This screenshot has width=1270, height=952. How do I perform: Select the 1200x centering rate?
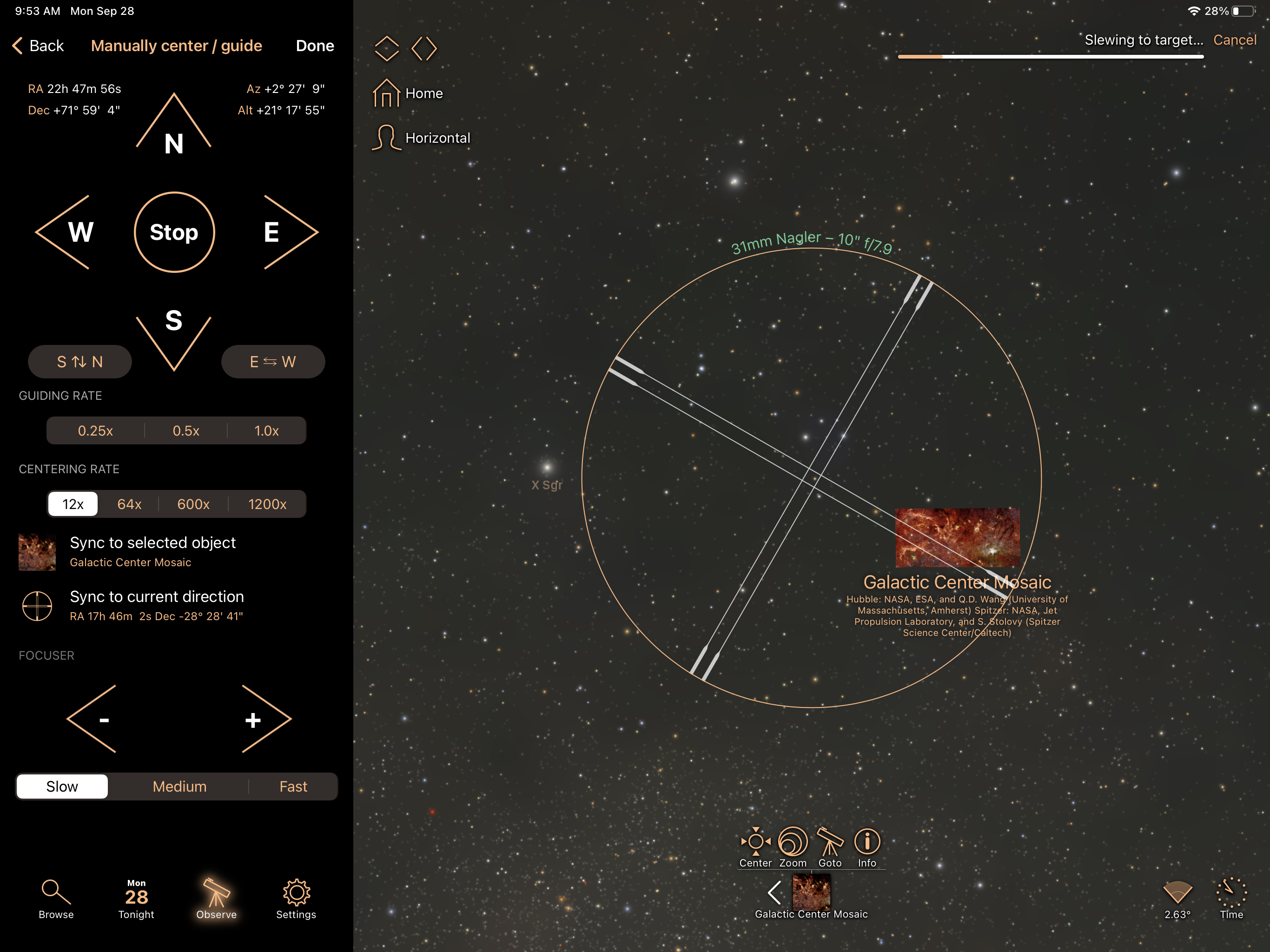(267, 504)
